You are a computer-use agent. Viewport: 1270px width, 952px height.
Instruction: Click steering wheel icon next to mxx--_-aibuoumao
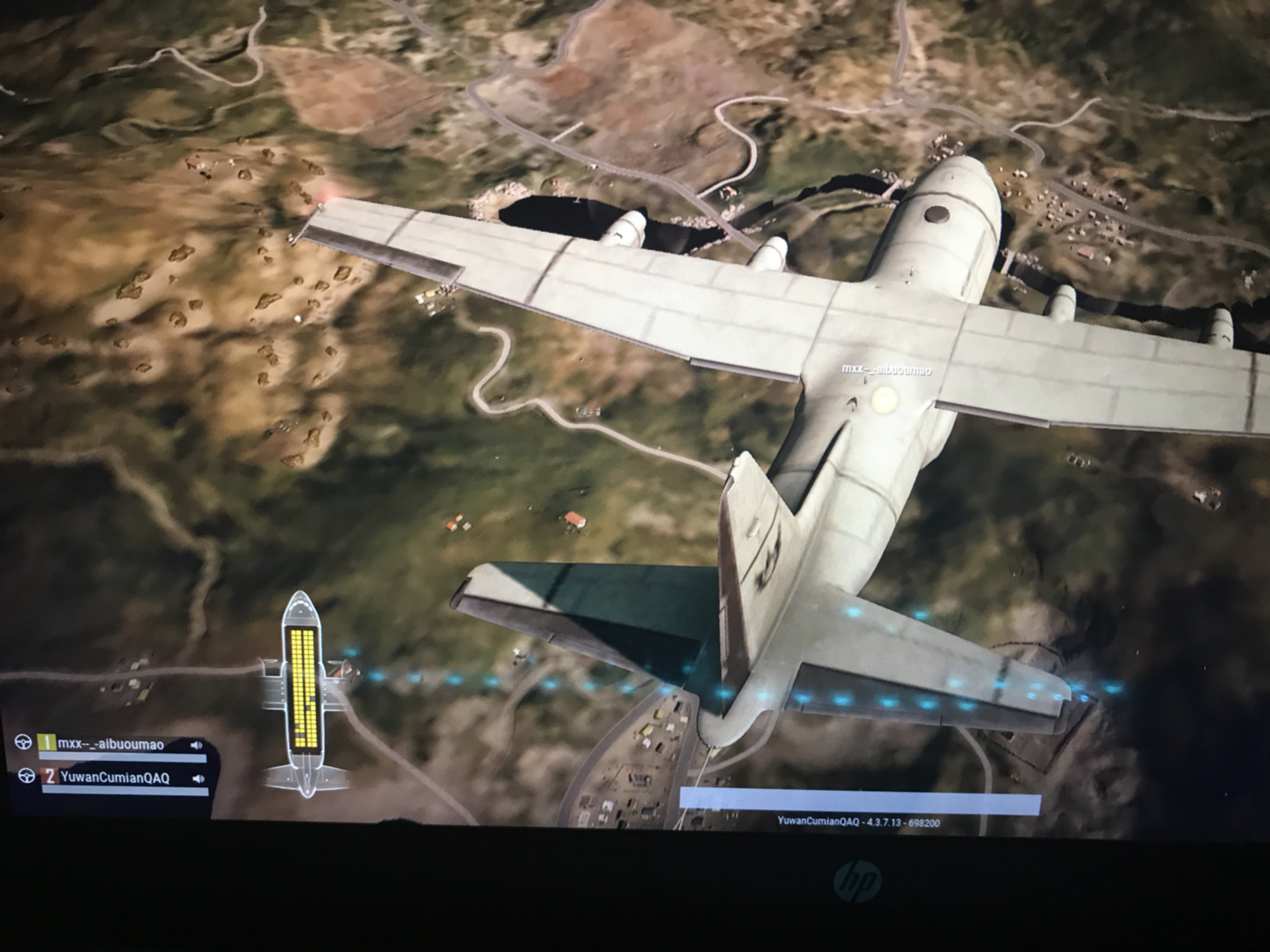(24, 743)
